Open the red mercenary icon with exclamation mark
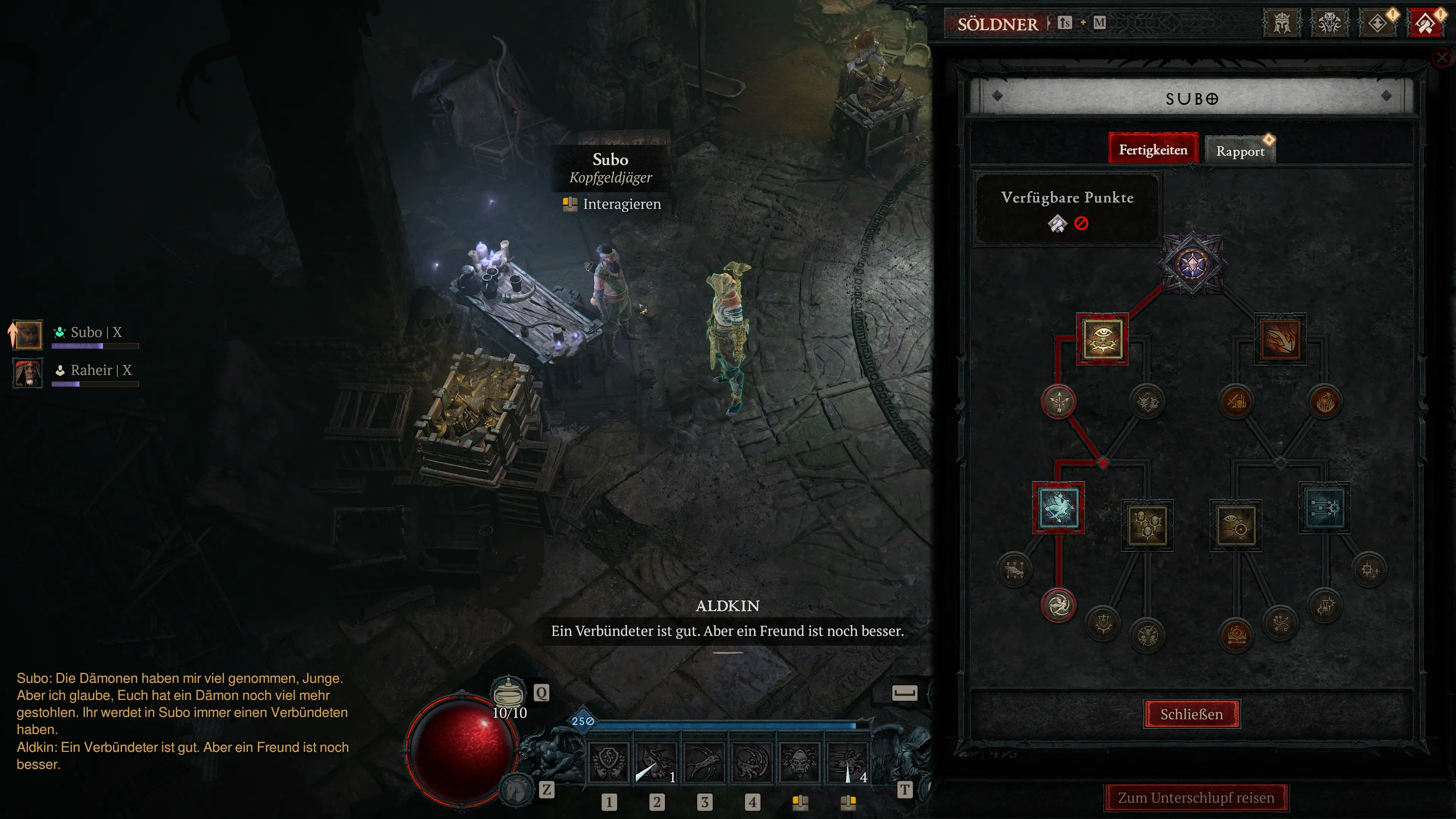 pyautogui.click(x=1426, y=23)
